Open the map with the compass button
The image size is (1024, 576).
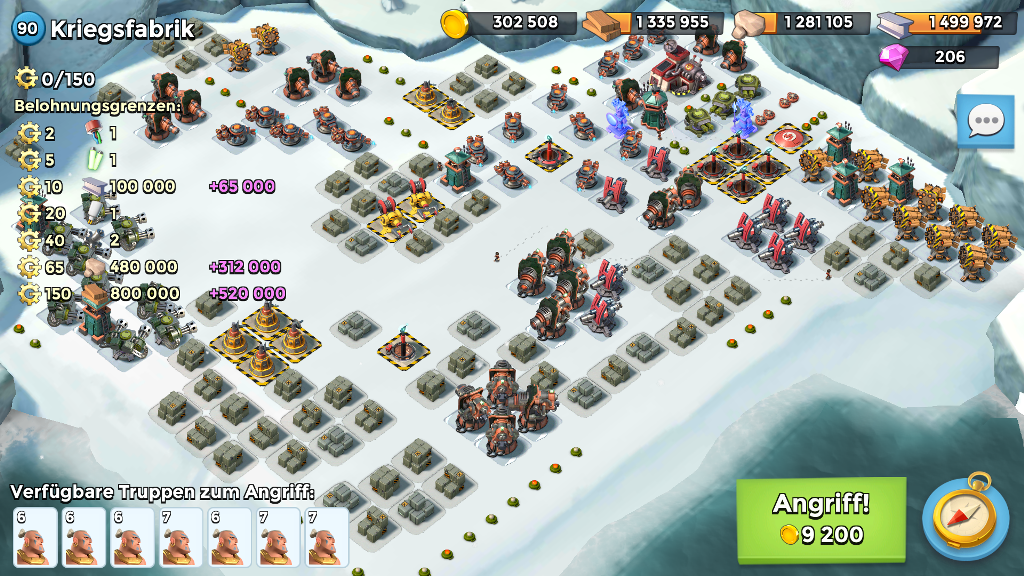pos(964,518)
